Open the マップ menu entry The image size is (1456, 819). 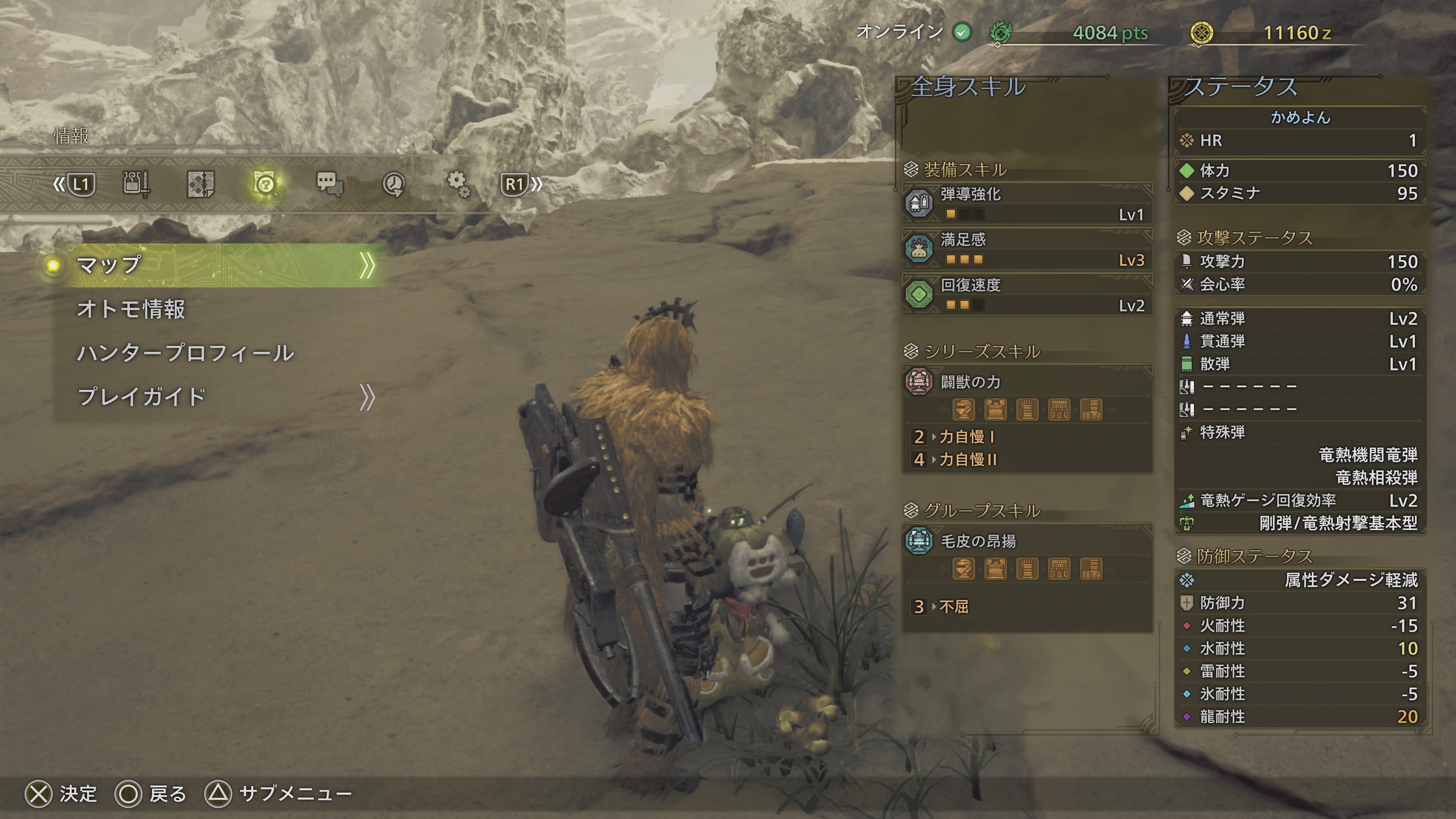coord(215,265)
